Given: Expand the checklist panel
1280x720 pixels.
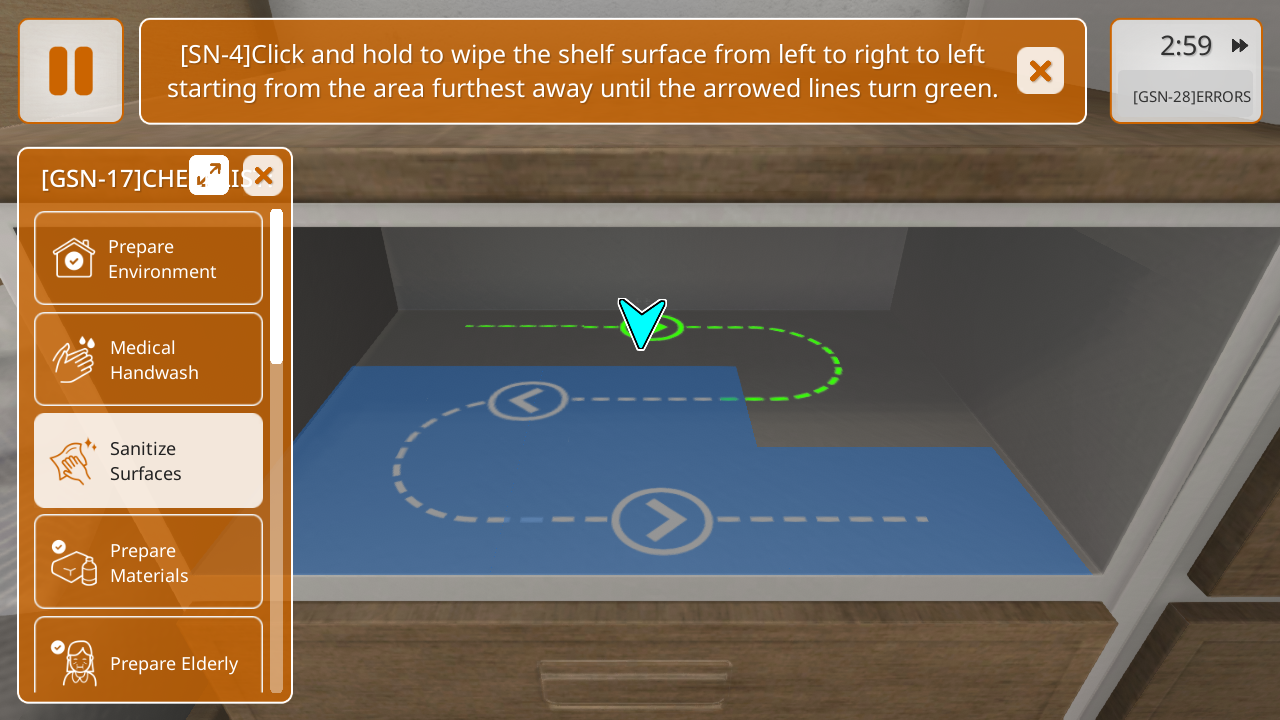Looking at the screenshot, I should pyautogui.click(x=209, y=175).
